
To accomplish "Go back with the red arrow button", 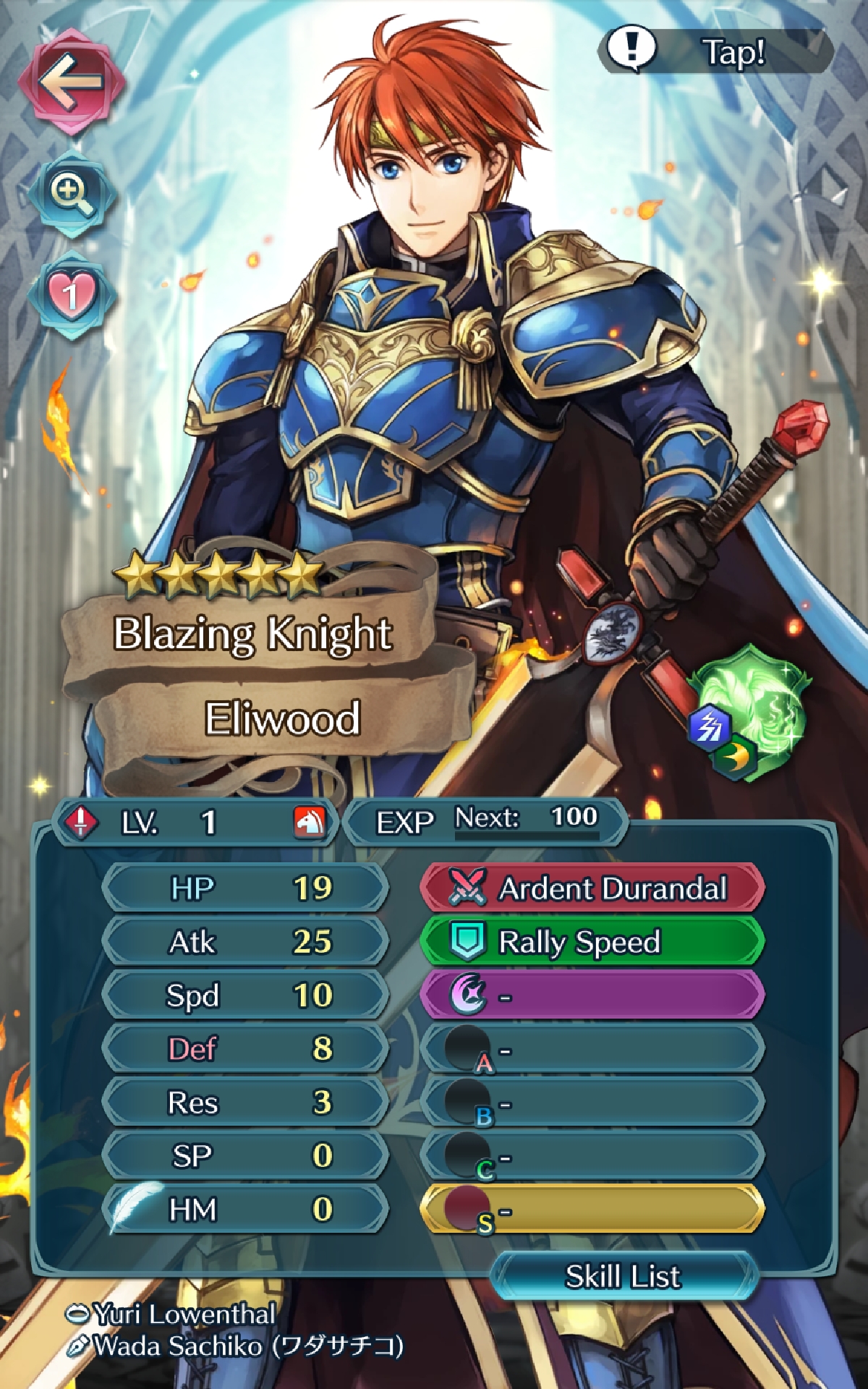I will click(x=71, y=81).
